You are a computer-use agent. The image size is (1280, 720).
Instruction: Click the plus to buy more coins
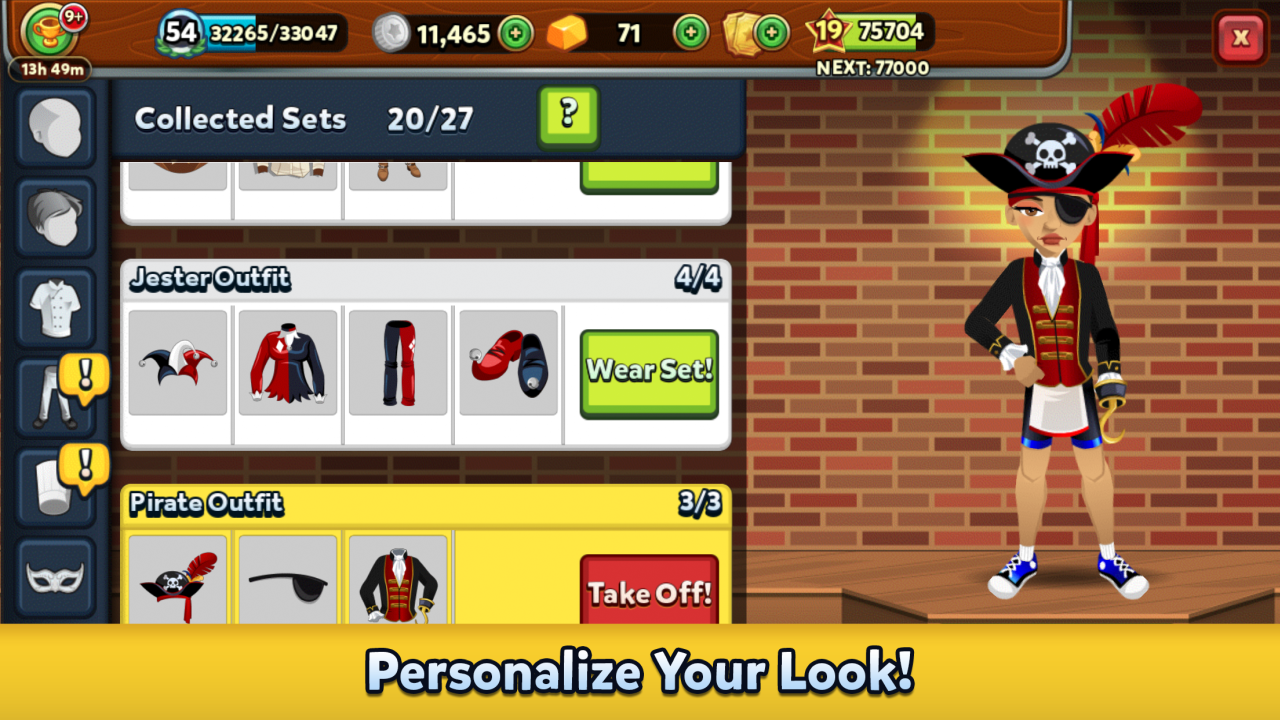coord(517,34)
